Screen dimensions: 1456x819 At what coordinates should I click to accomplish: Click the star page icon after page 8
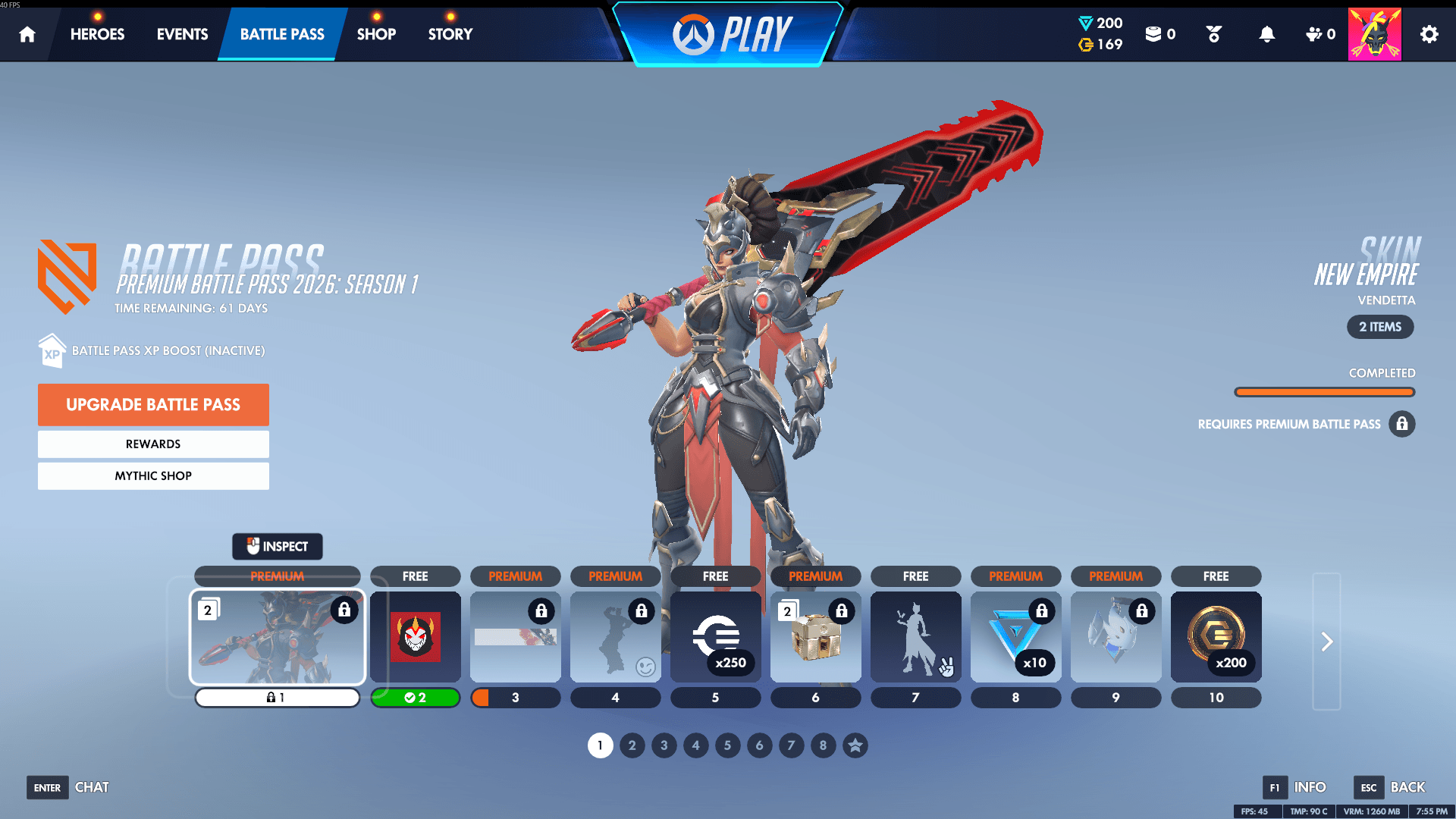[855, 745]
